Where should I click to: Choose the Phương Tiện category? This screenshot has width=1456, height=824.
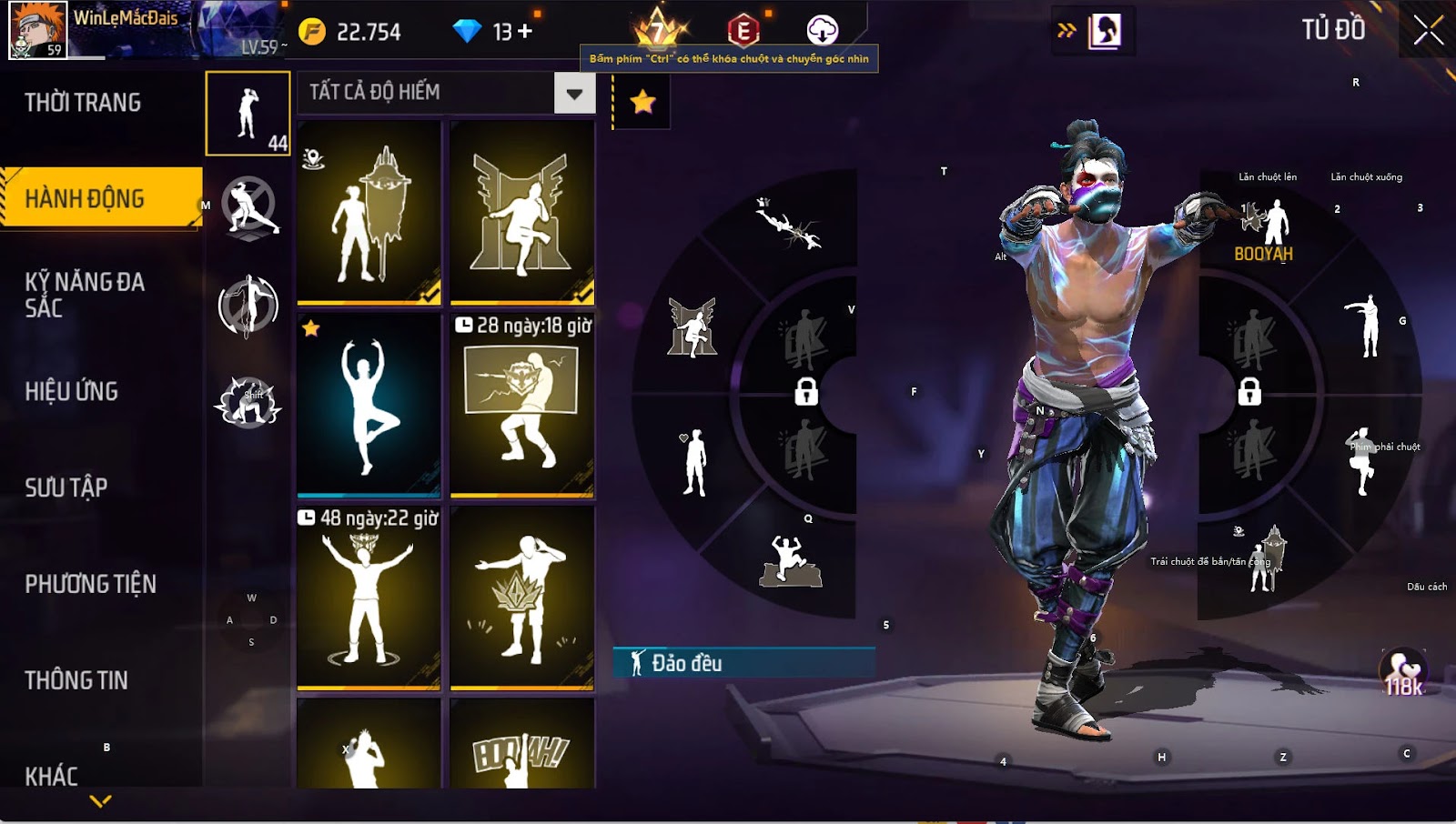click(x=91, y=584)
